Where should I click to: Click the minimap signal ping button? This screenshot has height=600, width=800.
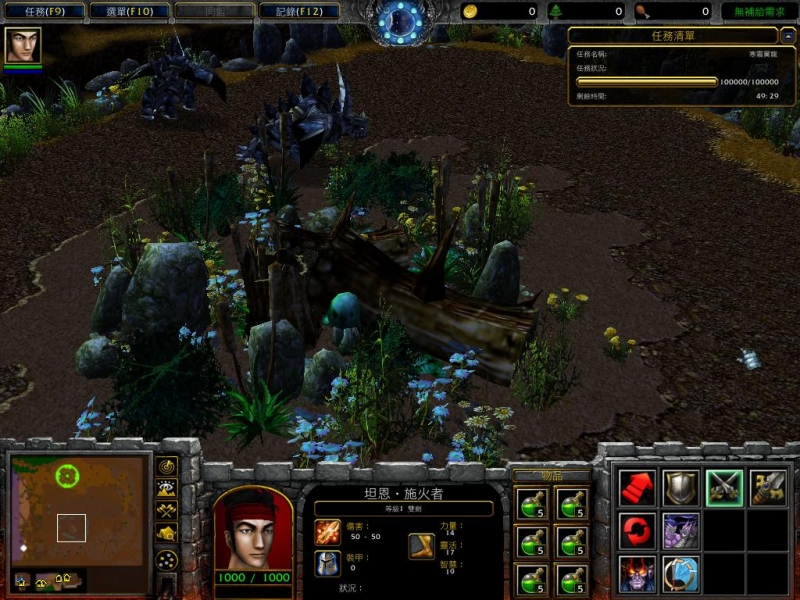[167, 467]
